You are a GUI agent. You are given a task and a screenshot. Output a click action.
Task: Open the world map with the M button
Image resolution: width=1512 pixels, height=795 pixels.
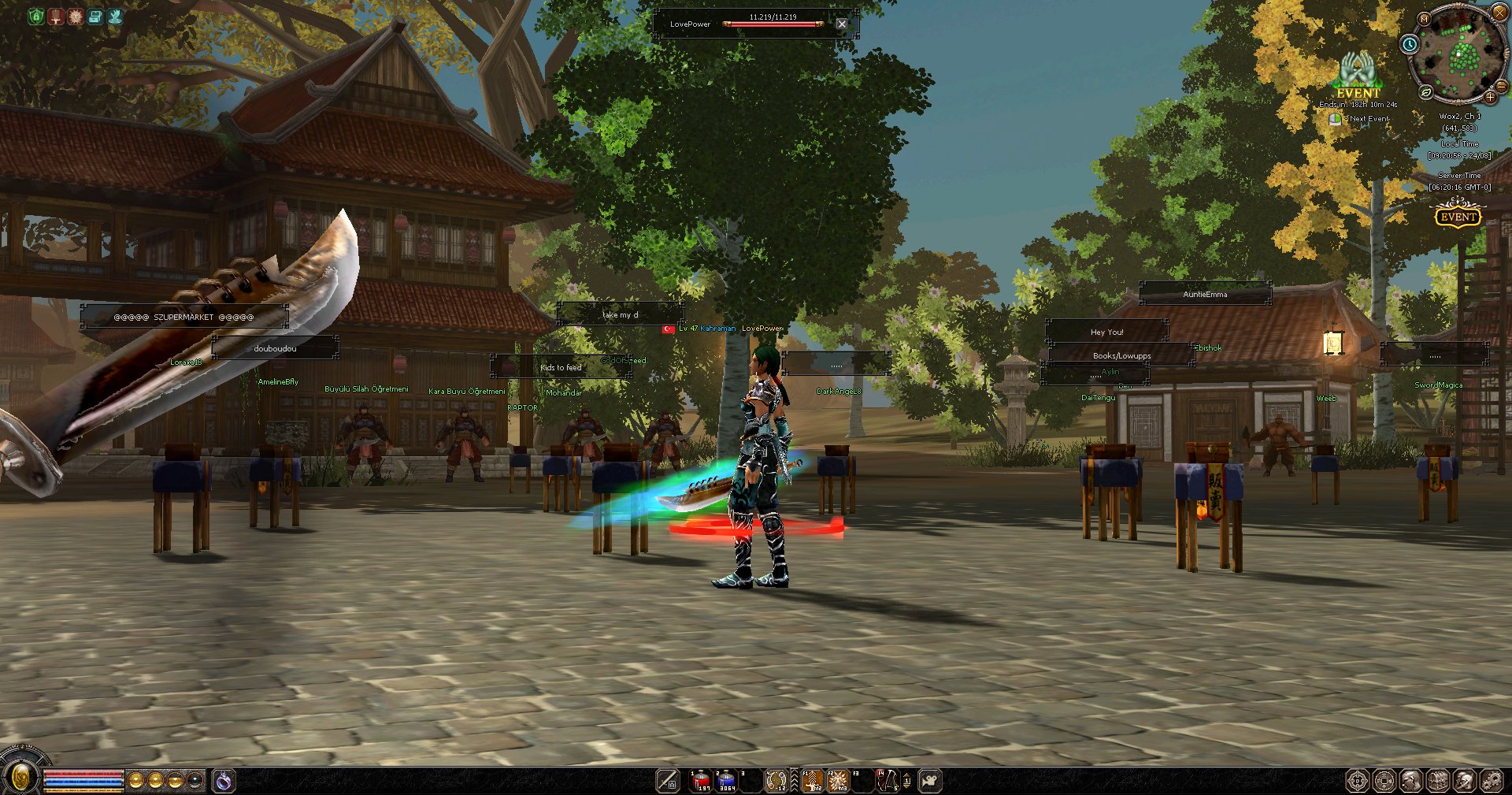(1424, 19)
